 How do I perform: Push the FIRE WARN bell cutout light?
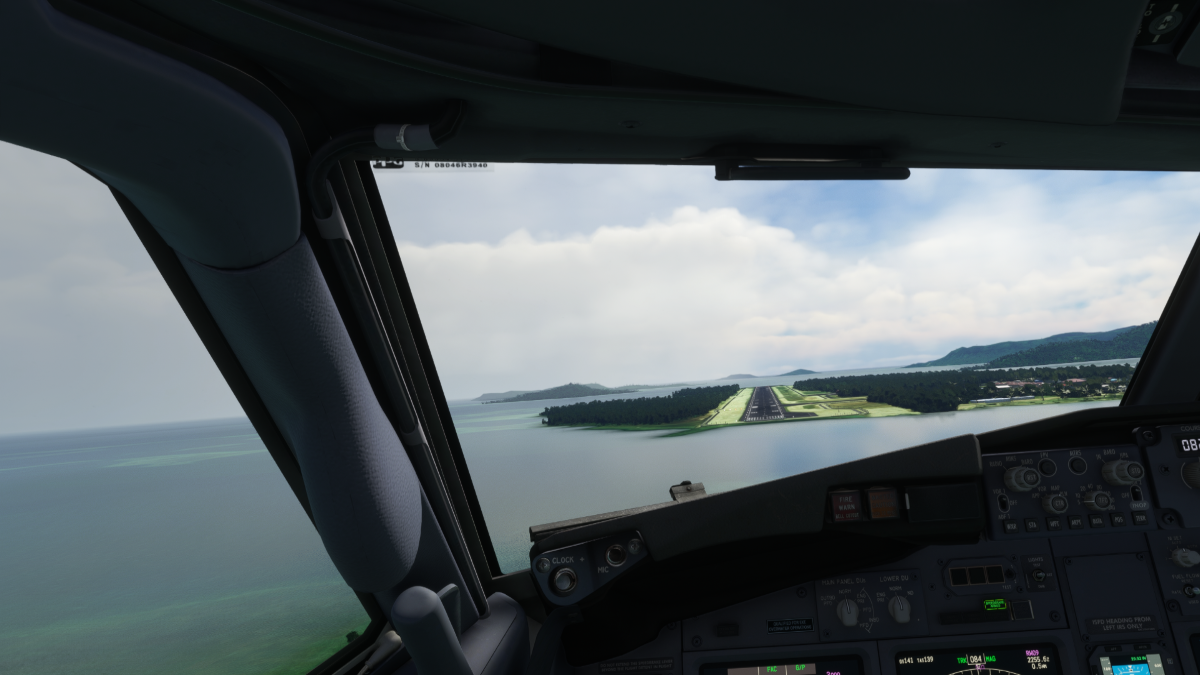tap(846, 505)
